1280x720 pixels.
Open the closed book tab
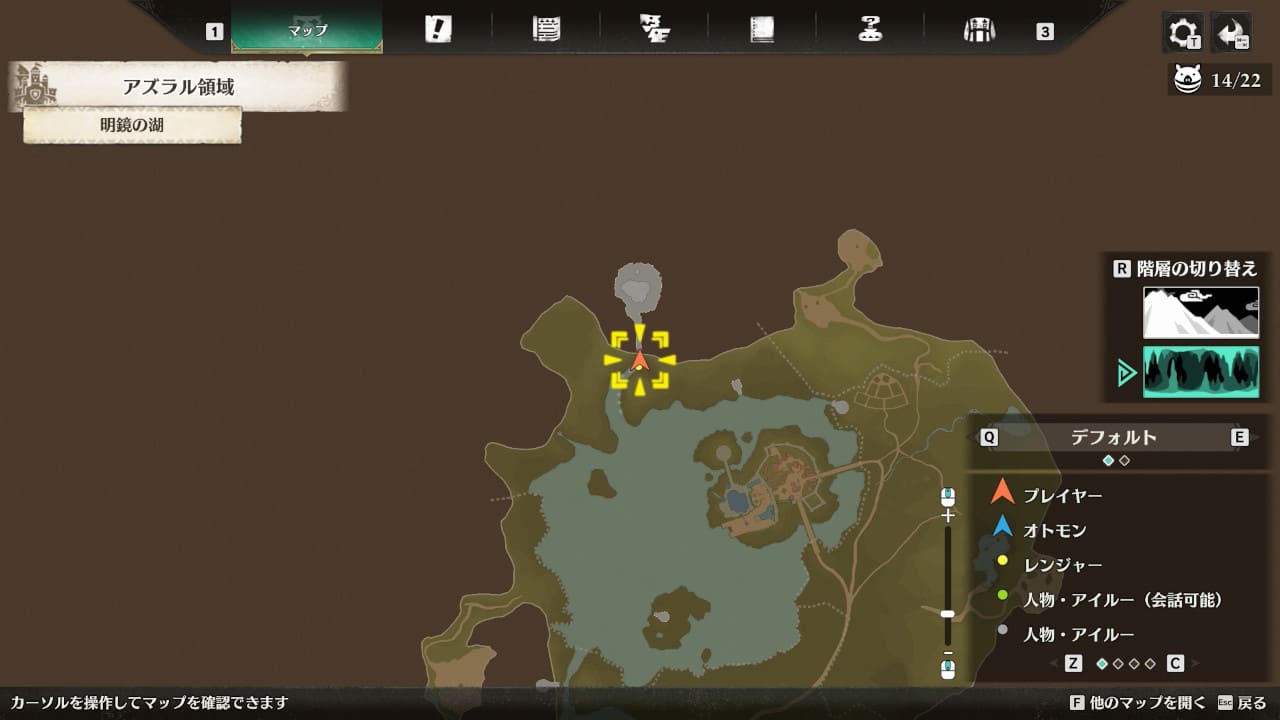click(762, 29)
